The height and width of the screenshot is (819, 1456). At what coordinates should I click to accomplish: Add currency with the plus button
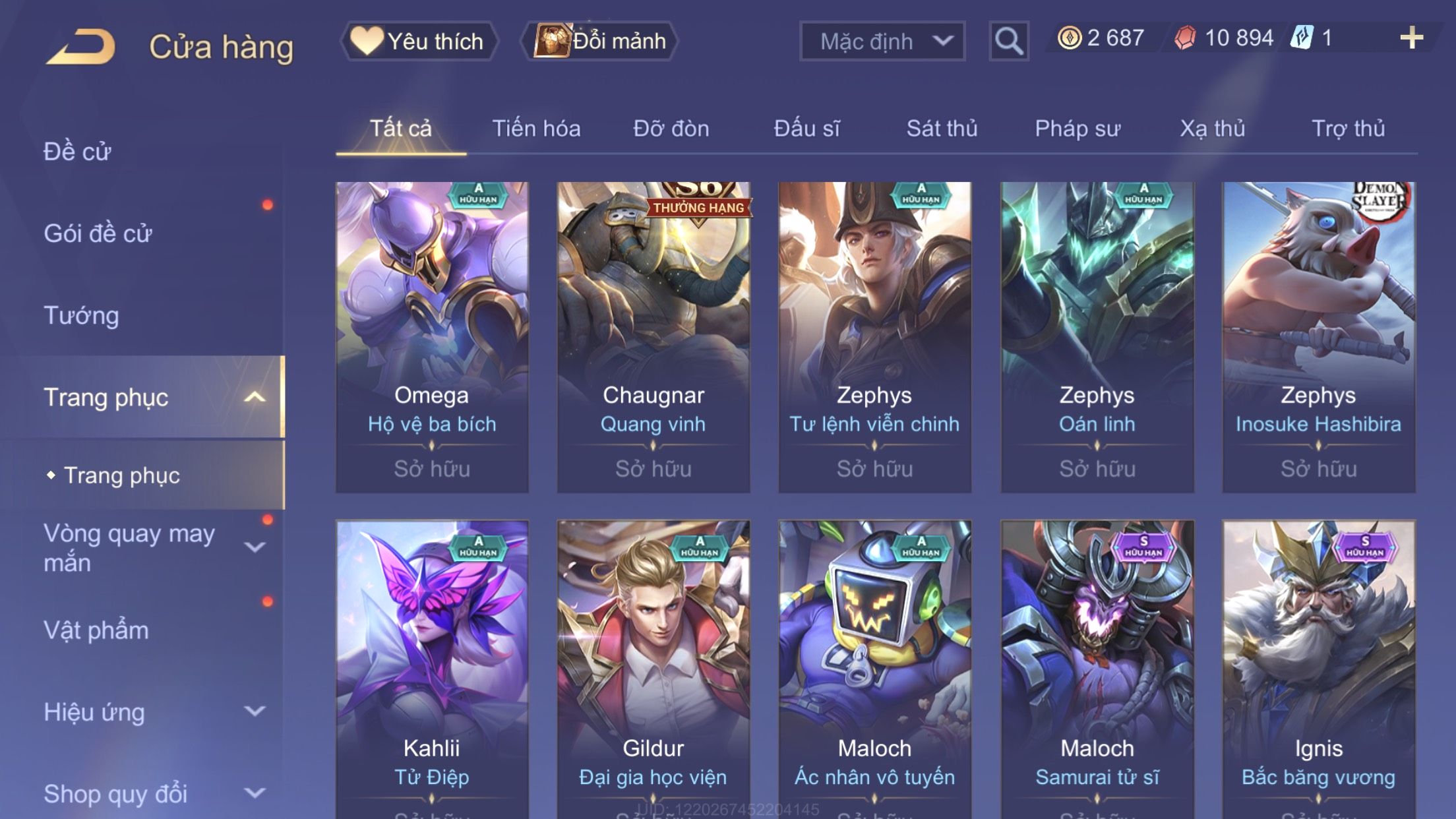click(x=1411, y=38)
